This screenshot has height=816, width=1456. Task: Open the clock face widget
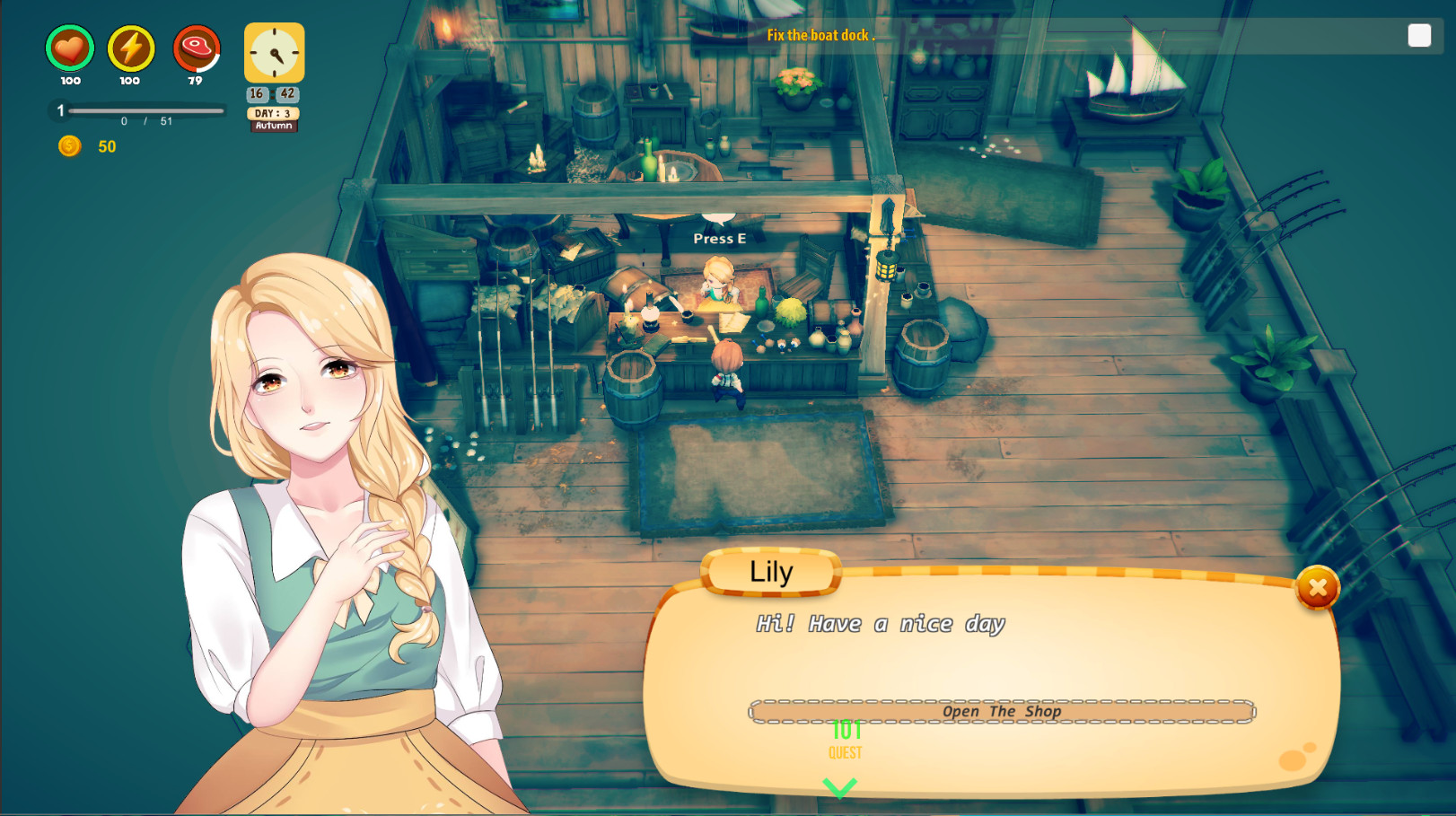[274, 54]
